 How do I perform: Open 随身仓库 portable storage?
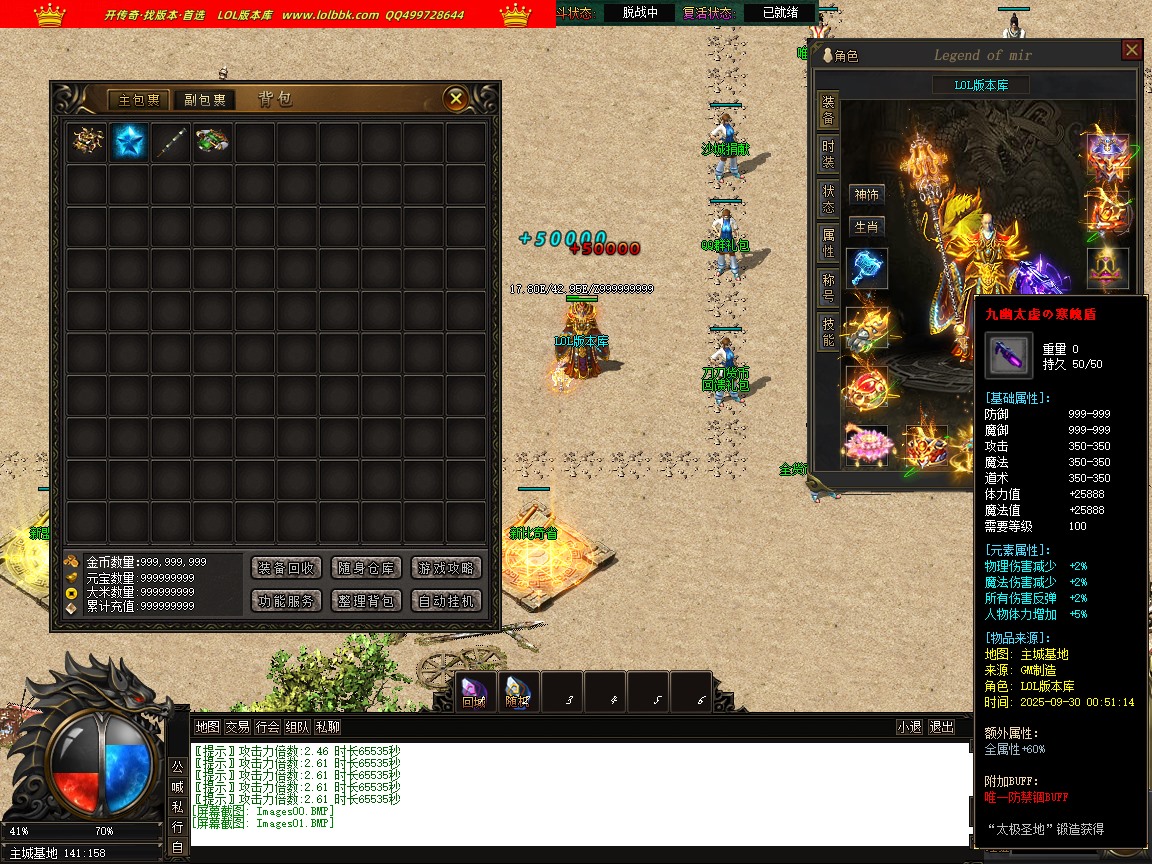[x=366, y=568]
